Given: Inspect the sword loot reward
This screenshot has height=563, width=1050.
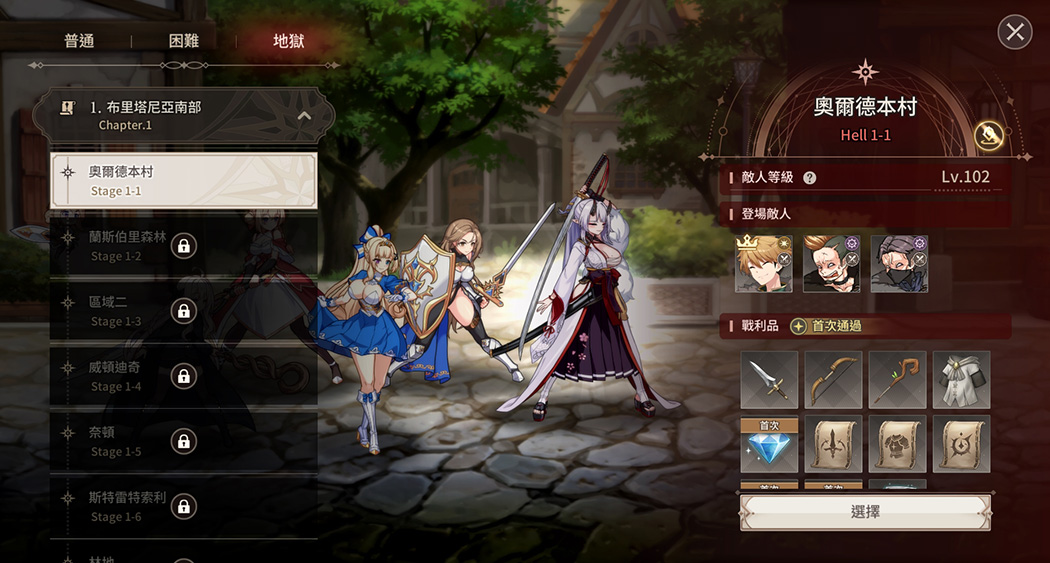Looking at the screenshot, I should (x=769, y=380).
